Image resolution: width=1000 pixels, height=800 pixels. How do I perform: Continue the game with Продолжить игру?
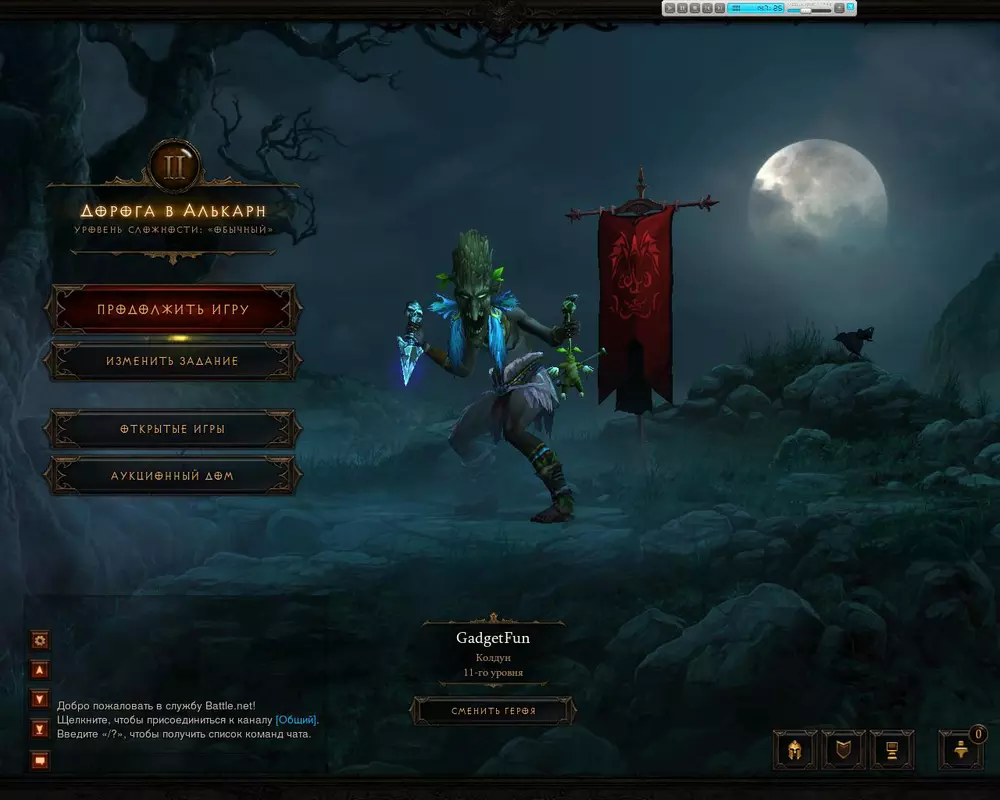tap(172, 309)
